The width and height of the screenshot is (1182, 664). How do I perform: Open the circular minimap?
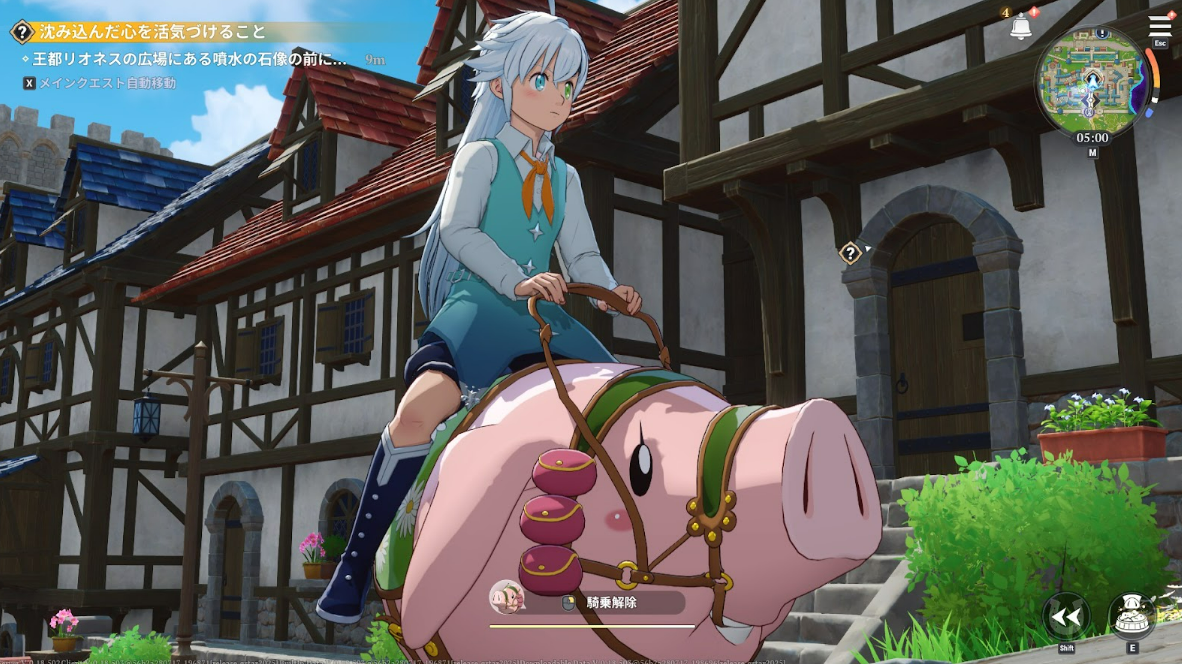1092,82
